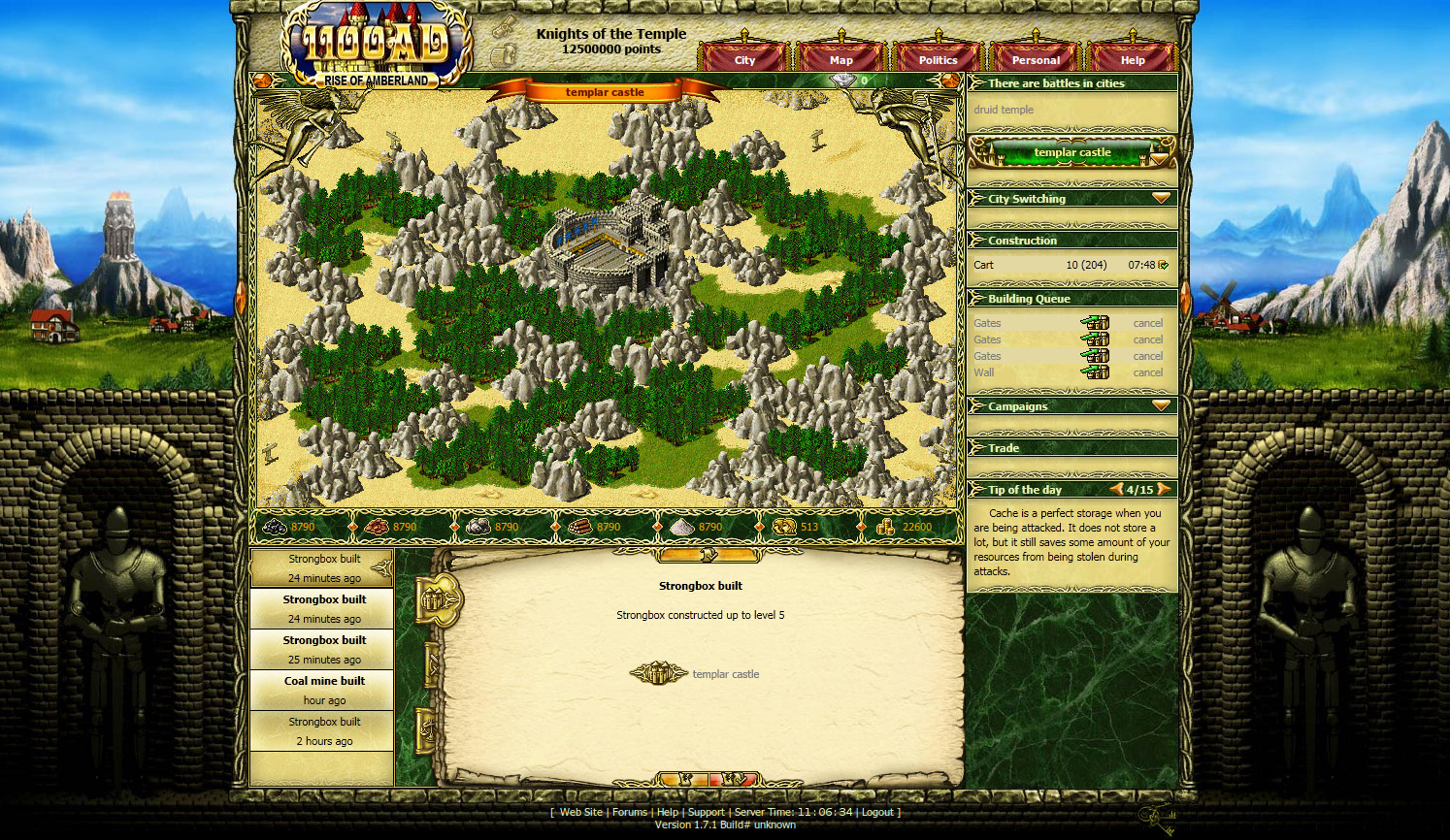Show the previous tip of the day
The image size is (1450, 840).
(x=1117, y=490)
